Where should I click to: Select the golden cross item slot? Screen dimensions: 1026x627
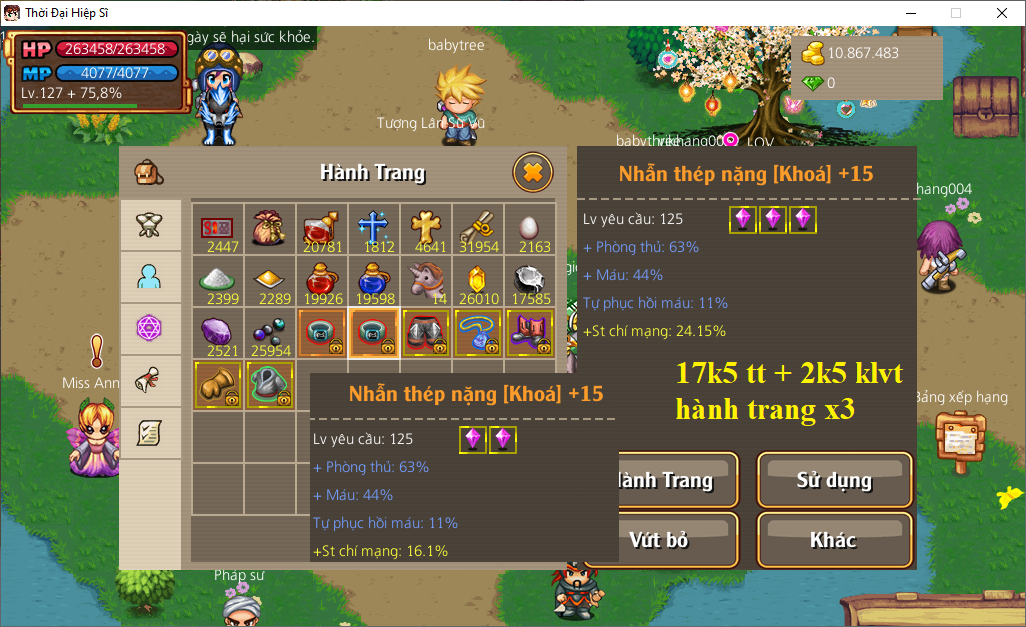click(426, 228)
